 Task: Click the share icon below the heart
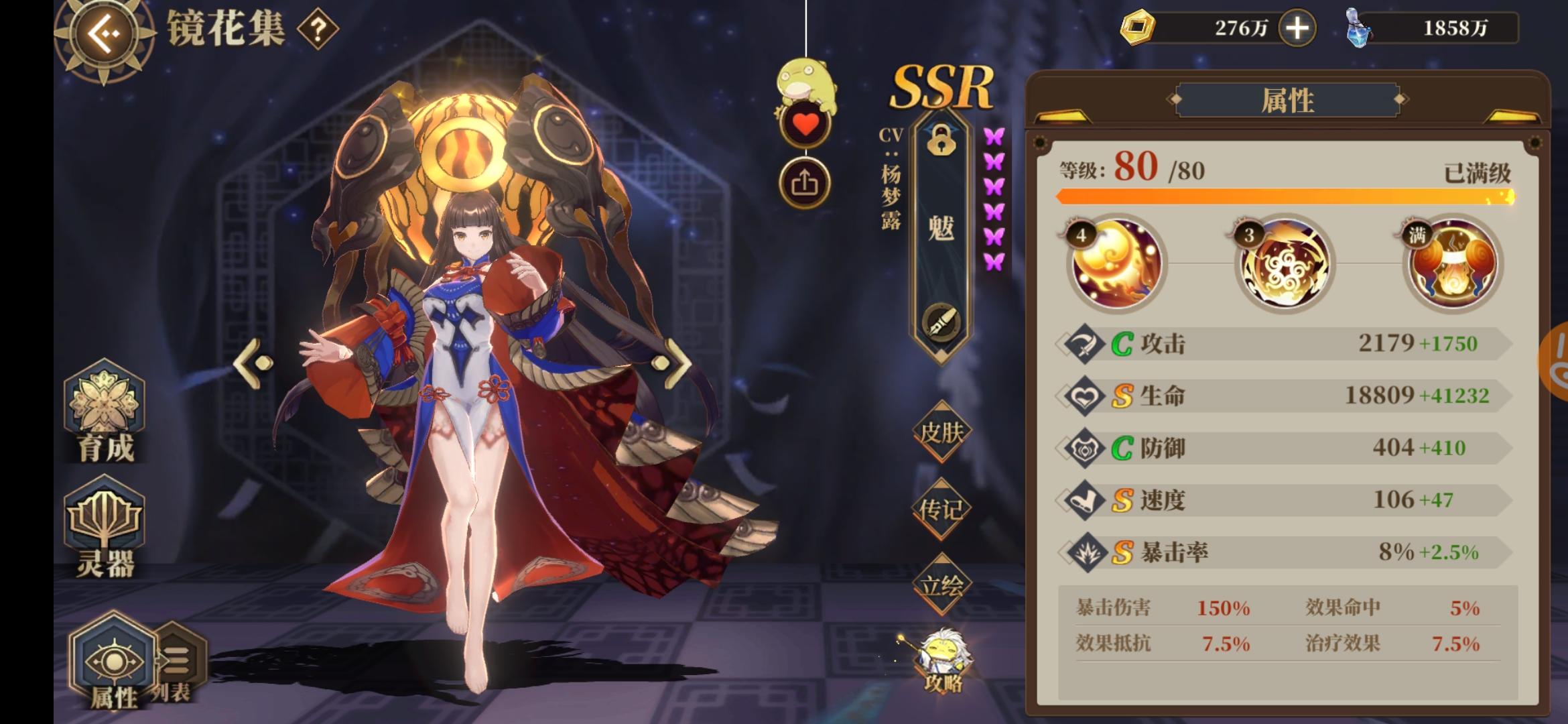point(805,183)
